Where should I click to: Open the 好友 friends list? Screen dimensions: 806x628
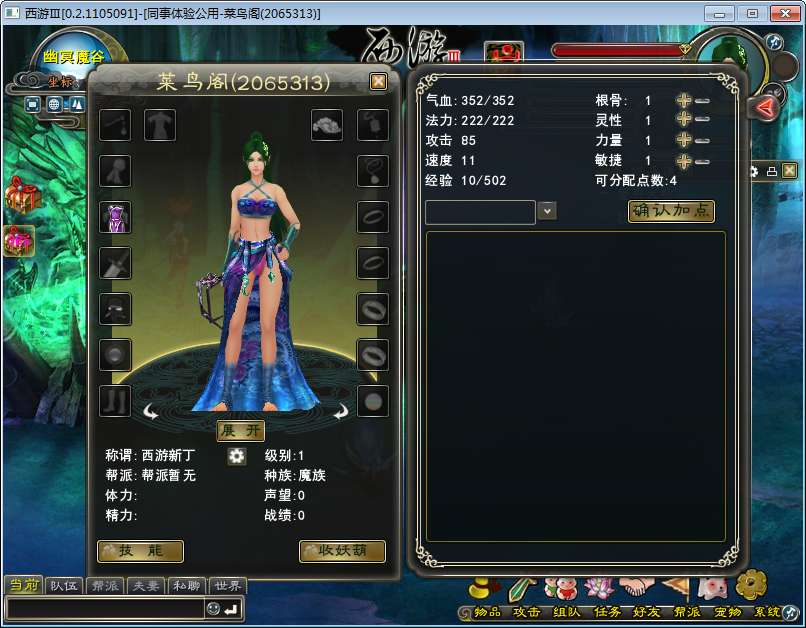pos(647,611)
